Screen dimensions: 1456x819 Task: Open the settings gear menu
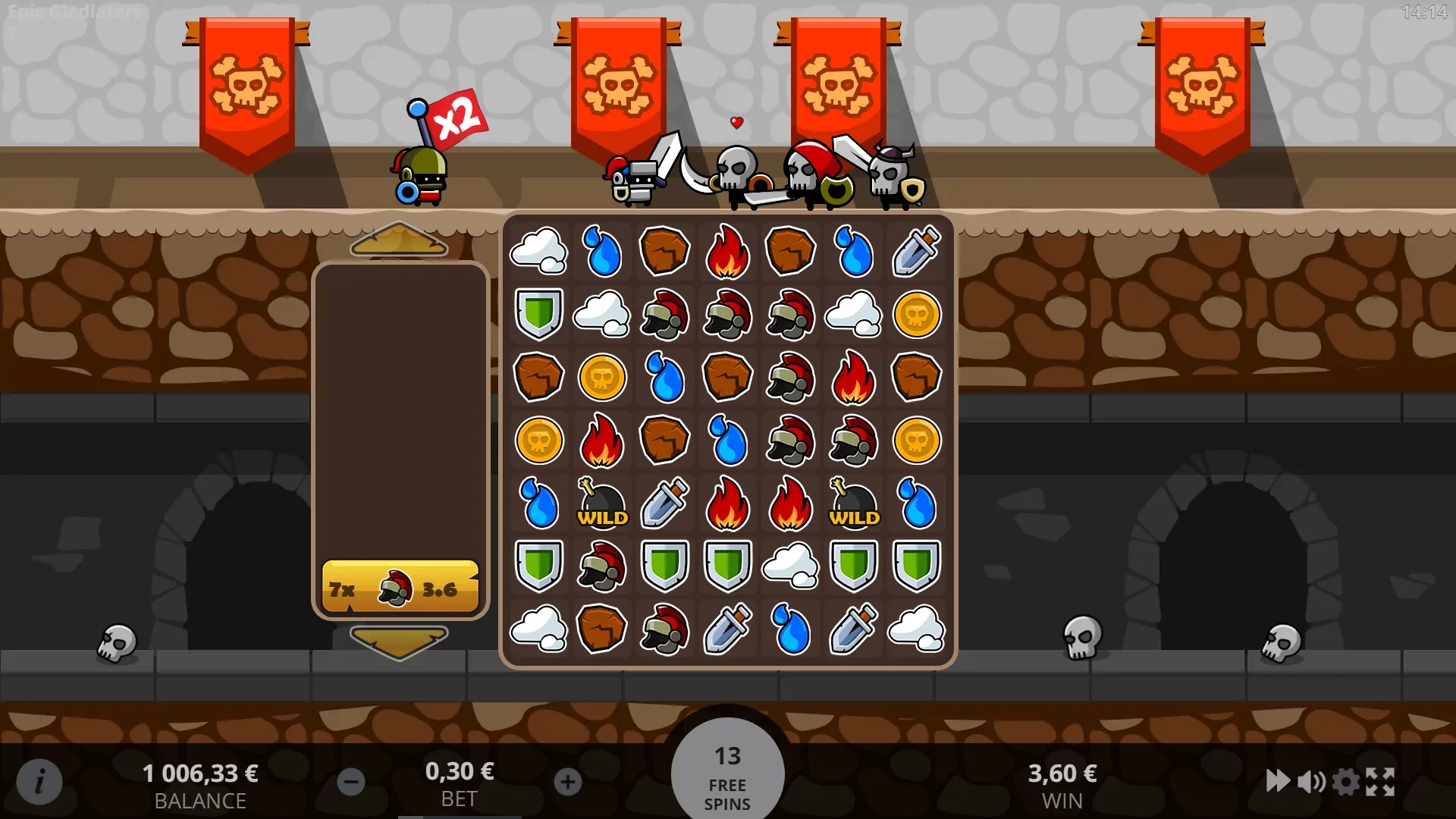(x=1348, y=781)
